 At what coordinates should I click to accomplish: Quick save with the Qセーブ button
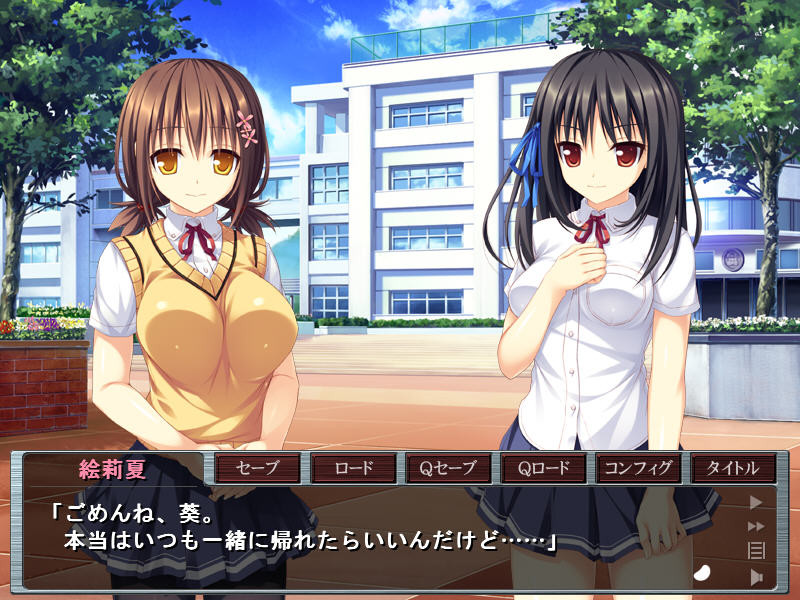coord(449,468)
